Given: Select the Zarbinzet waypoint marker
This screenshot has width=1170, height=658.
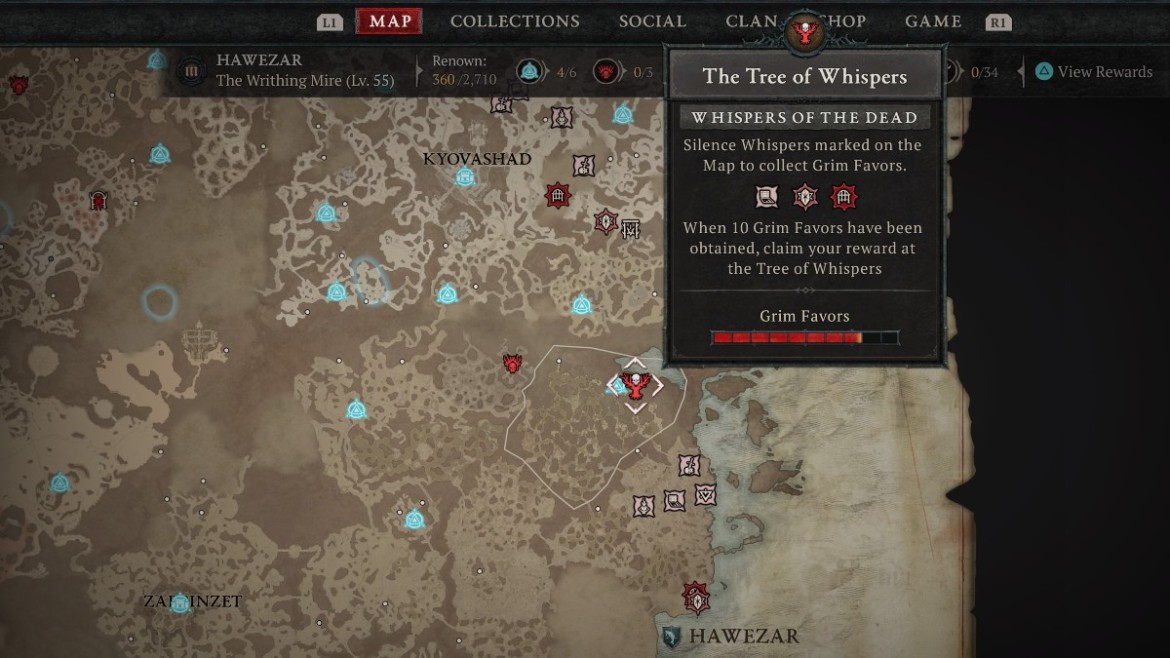Looking at the screenshot, I should [x=180, y=603].
